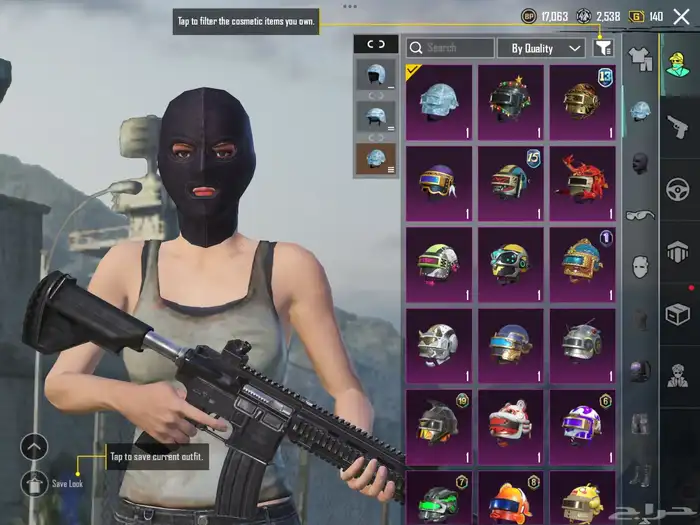Viewport: 700px width, 525px height.
Task: Switch to the face mask category
Action: point(640,163)
